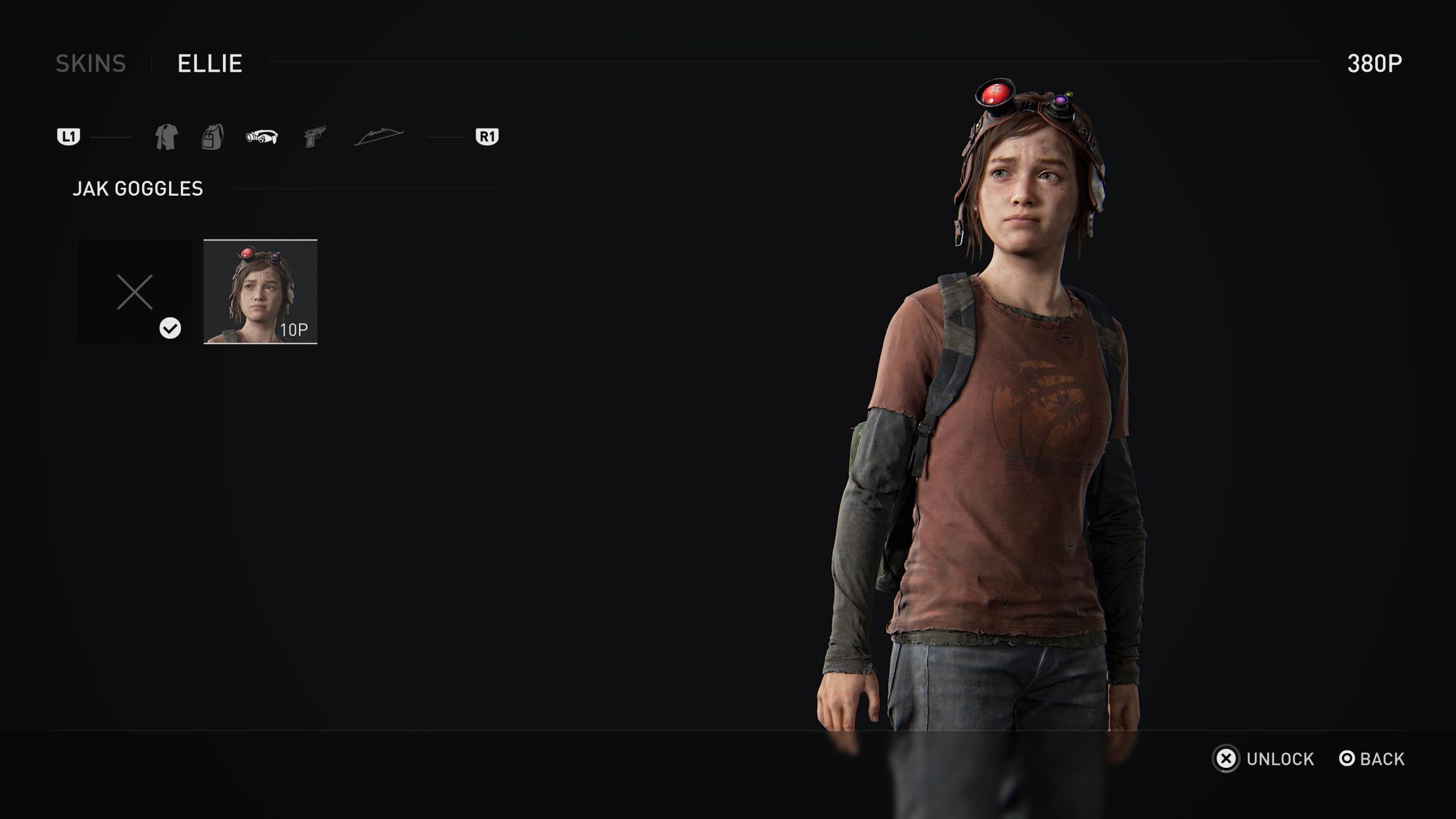The width and height of the screenshot is (1456, 819).
Task: Click Back to leave Ellie's skins
Action: click(1371, 759)
